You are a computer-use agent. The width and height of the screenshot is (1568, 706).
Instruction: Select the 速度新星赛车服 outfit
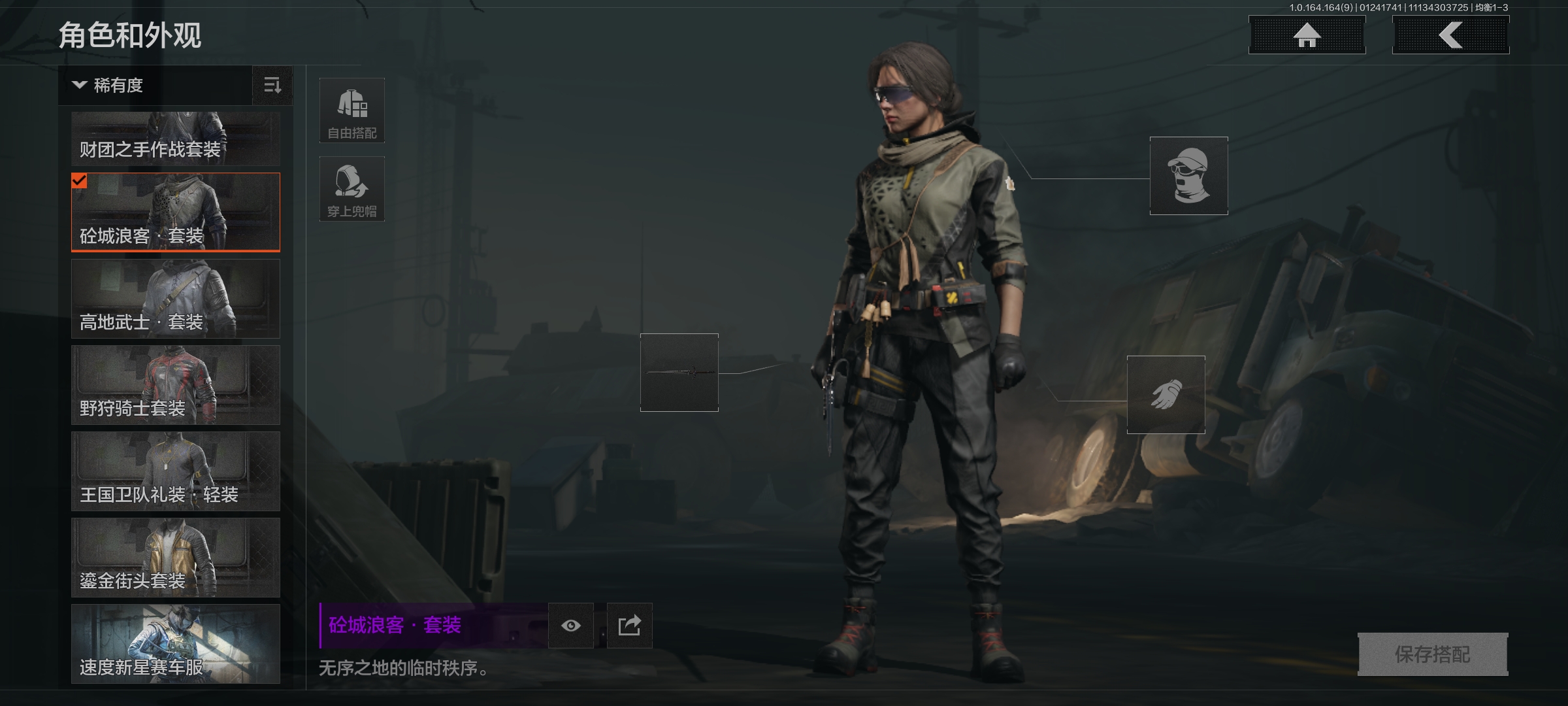point(175,643)
